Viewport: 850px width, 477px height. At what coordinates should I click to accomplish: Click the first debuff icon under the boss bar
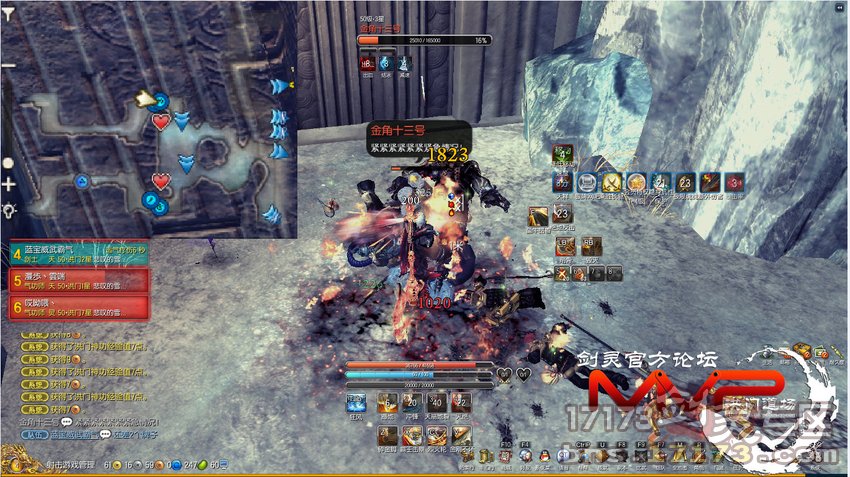click(x=366, y=64)
